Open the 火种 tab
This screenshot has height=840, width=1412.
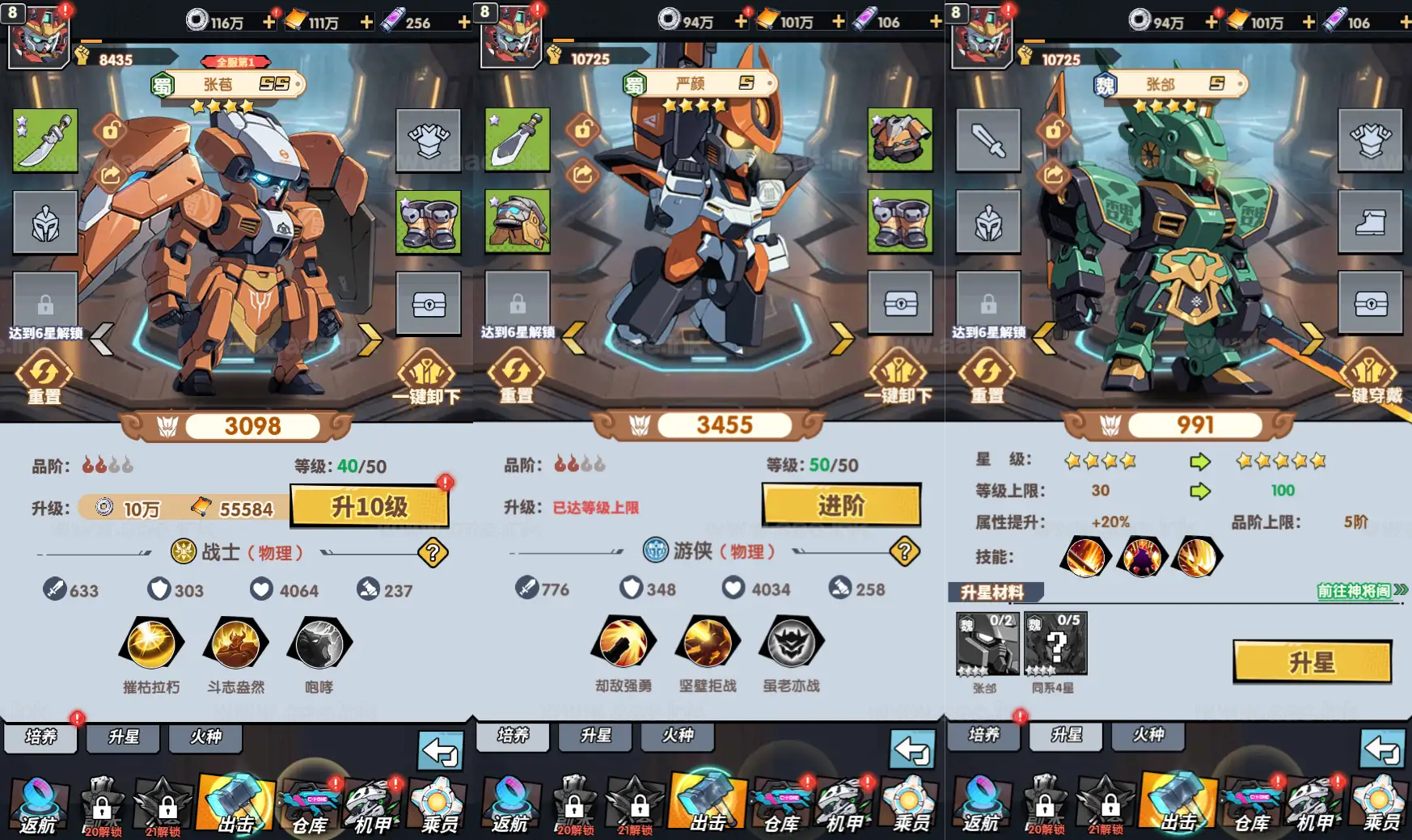(205, 737)
